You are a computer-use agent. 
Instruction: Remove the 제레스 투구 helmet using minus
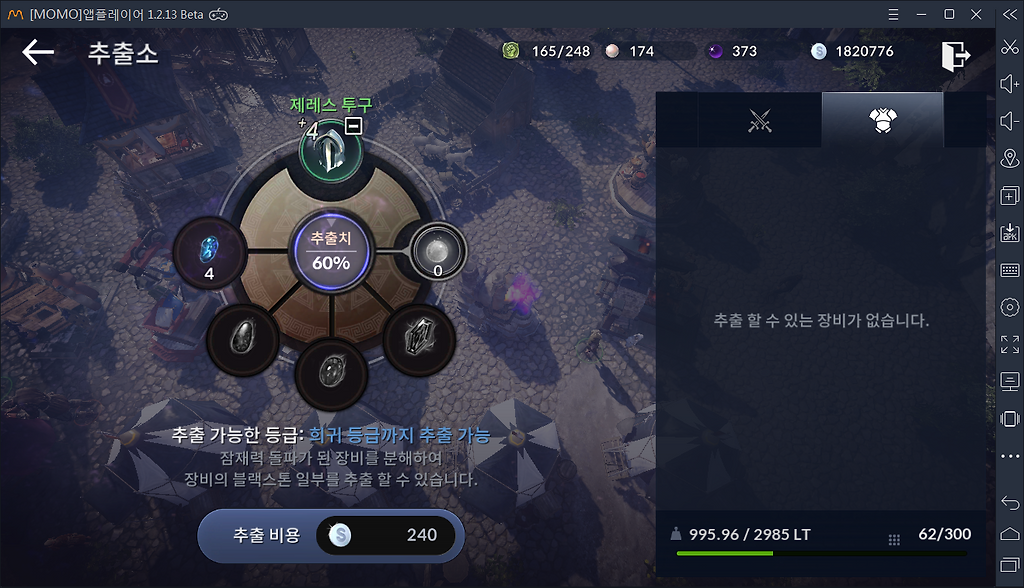[x=353, y=125]
